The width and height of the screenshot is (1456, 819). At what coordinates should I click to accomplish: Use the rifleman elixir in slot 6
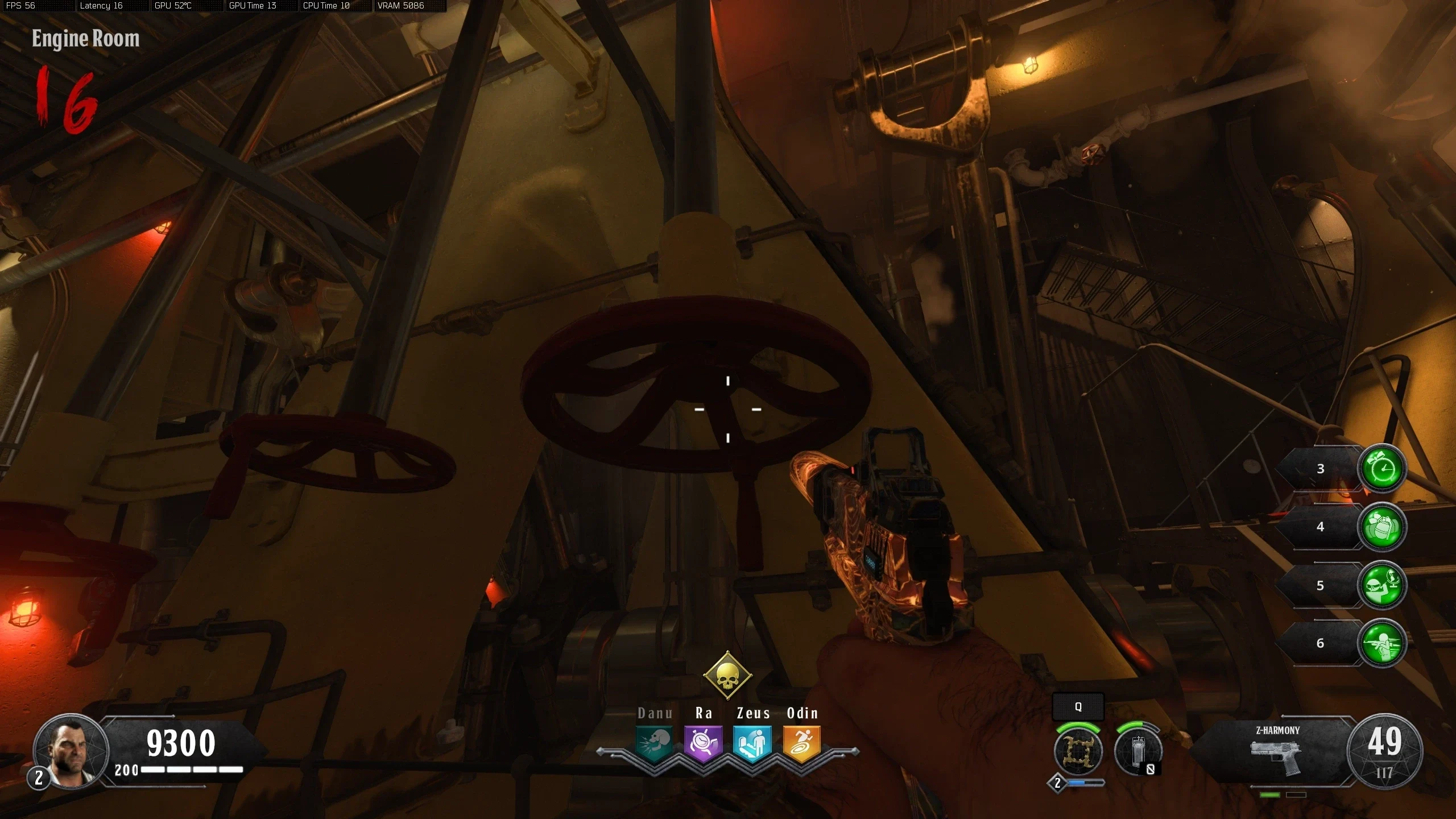tap(1382, 643)
